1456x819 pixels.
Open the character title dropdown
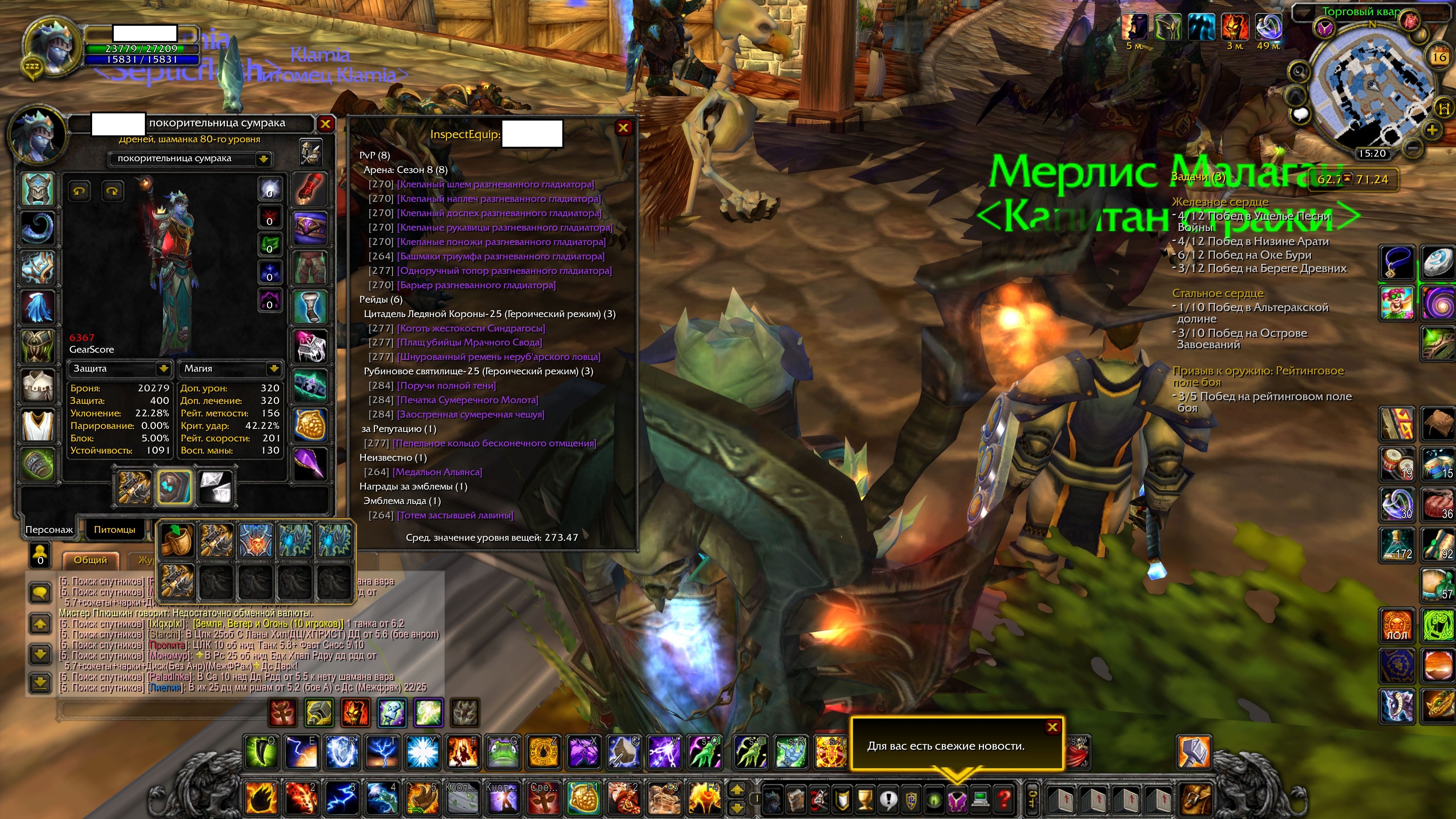pyautogui.click(x=263, y=159)
